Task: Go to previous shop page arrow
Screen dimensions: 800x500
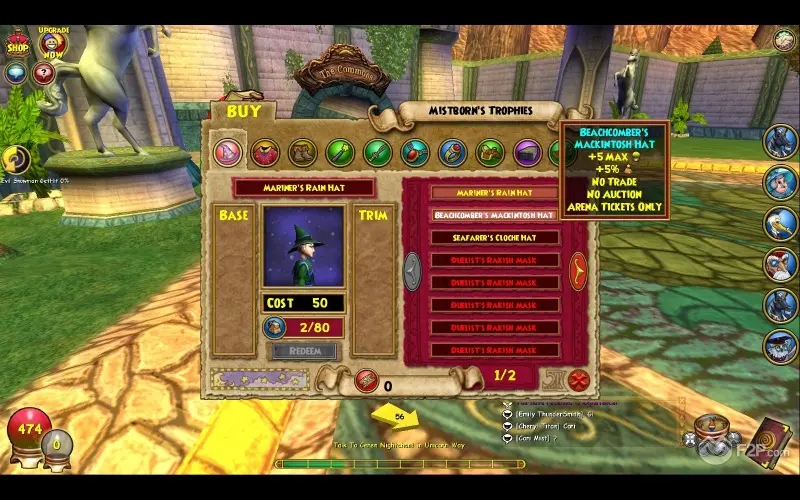Action: 412,270
